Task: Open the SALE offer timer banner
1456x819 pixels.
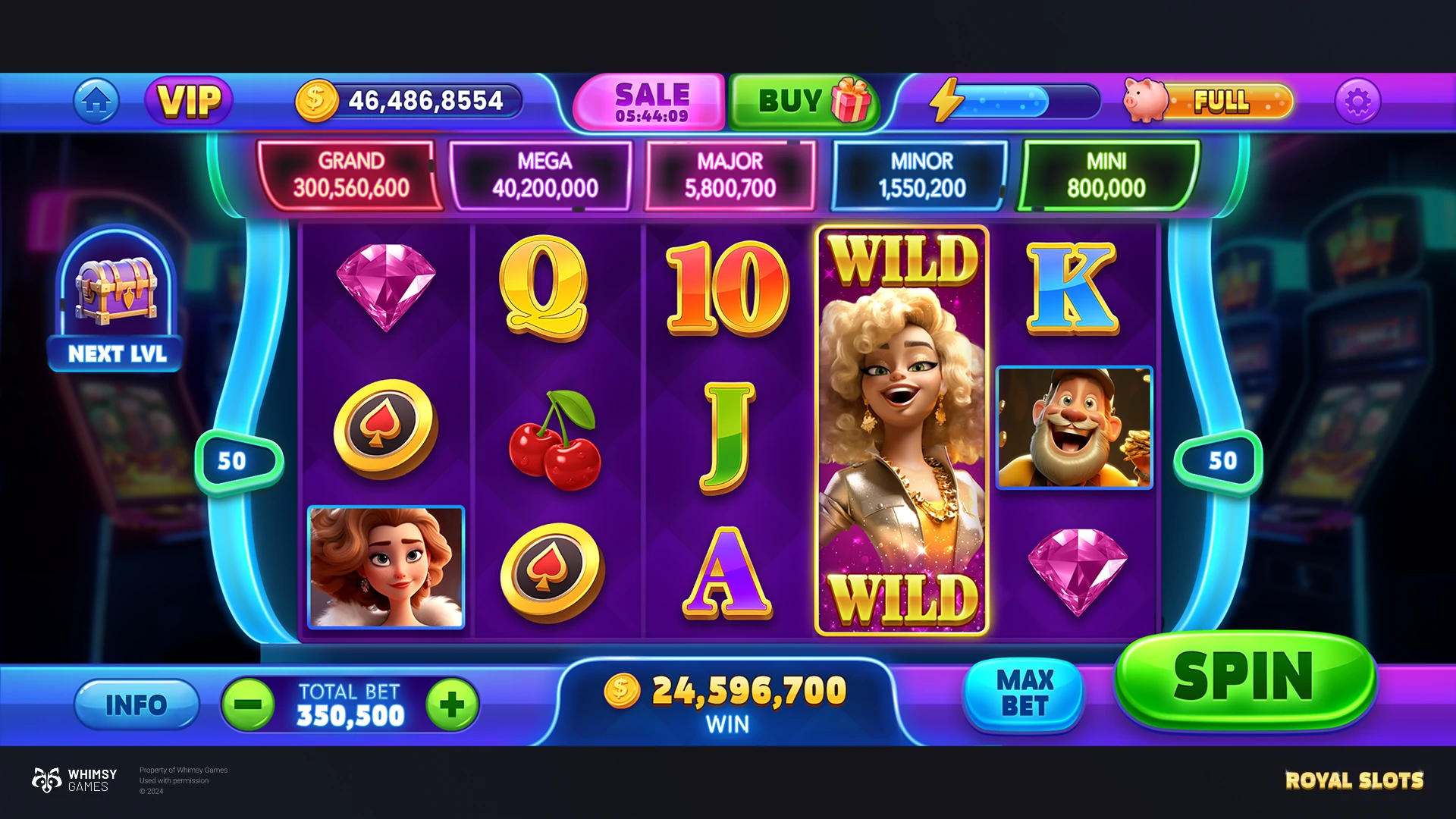Action: tap(650, 102)
